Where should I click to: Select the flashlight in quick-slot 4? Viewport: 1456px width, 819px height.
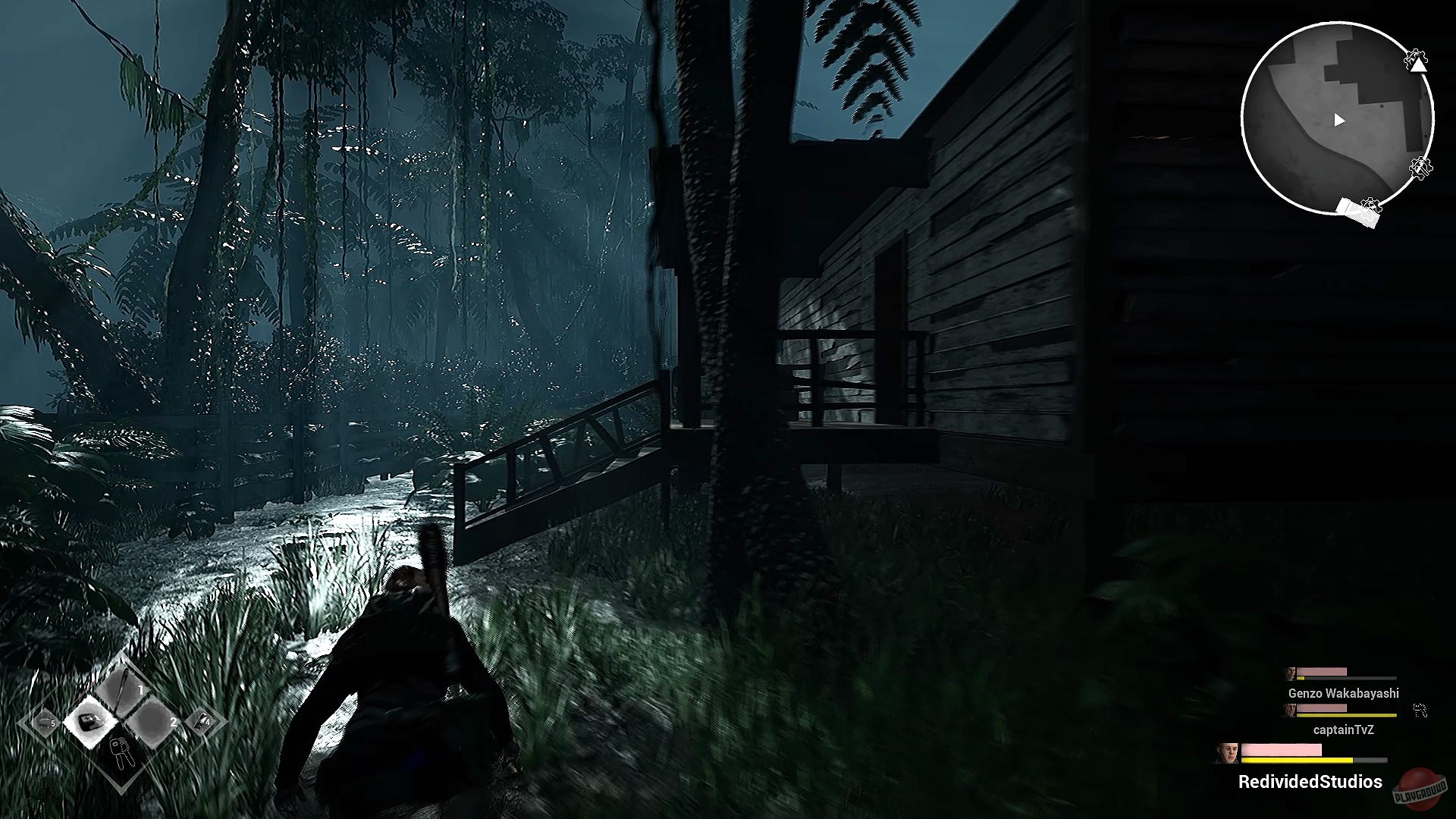(202, 720)
